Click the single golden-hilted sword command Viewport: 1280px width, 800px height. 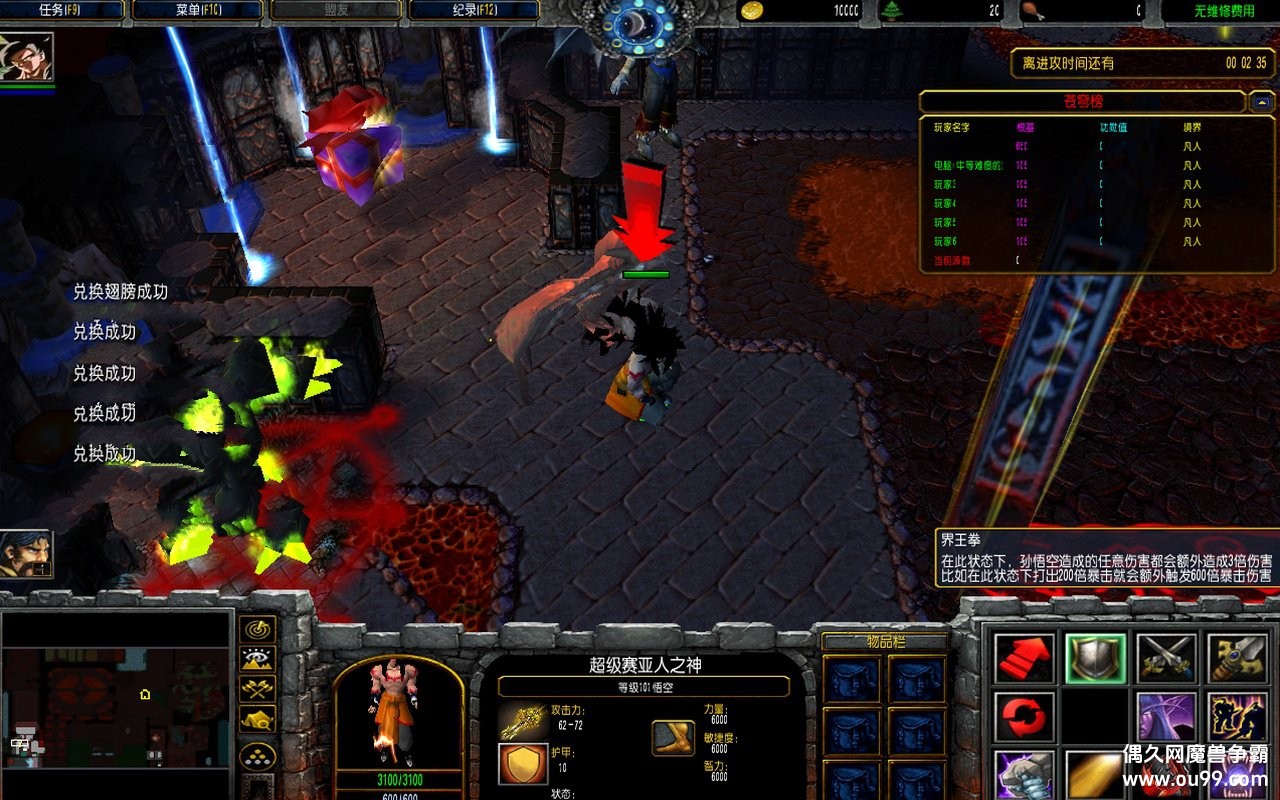(x=1238, y=658)
